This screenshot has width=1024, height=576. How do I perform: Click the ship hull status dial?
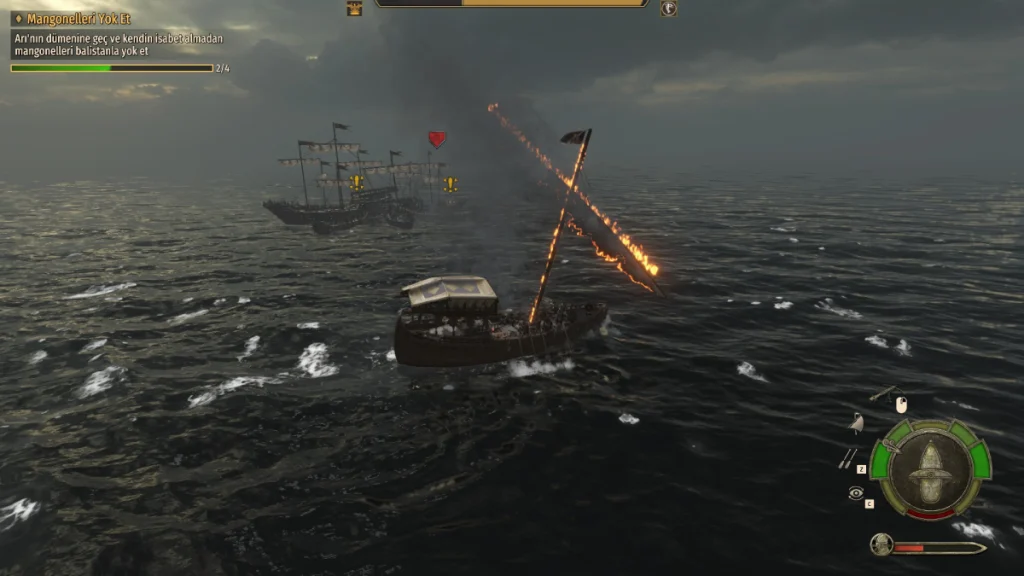[x=930, y=468]
